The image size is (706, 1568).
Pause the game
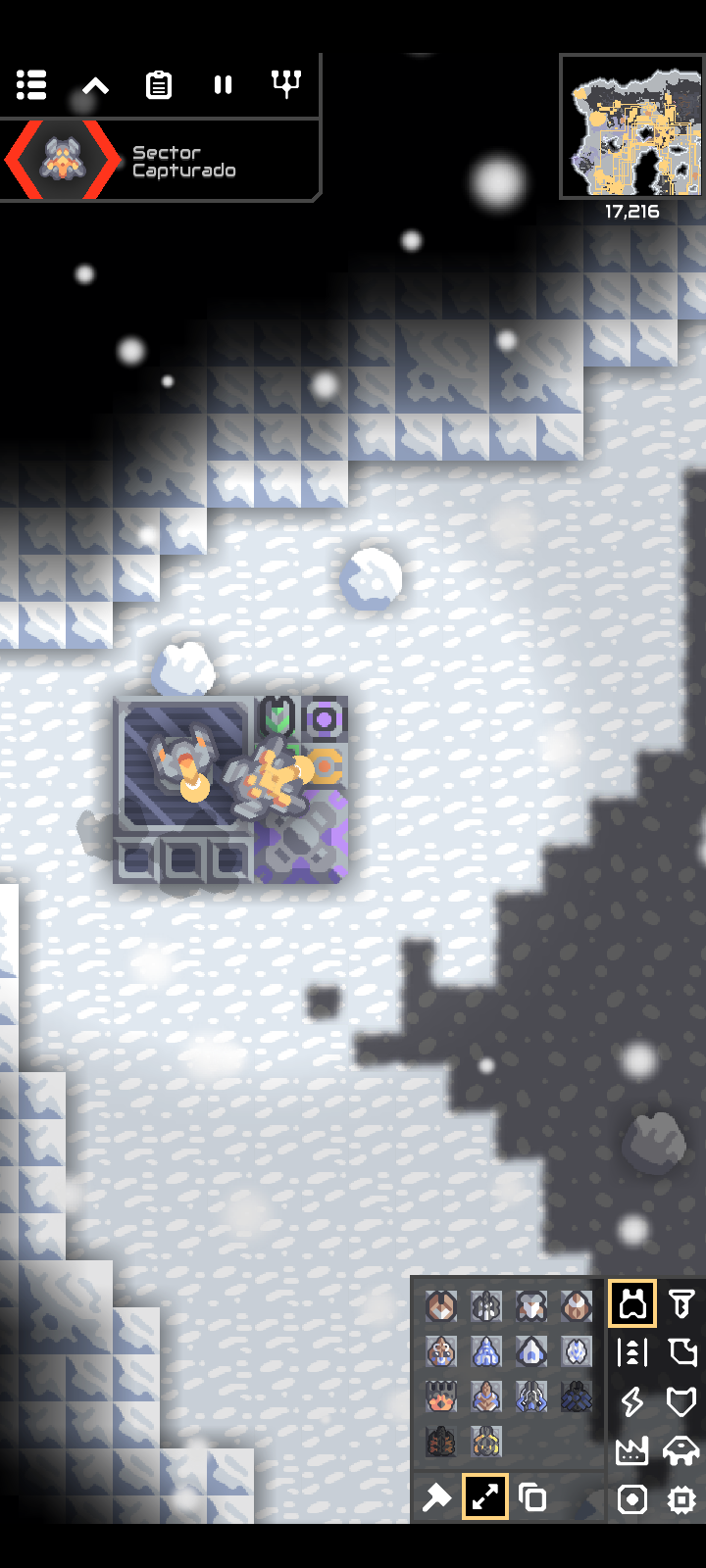(x=223, y=85)
